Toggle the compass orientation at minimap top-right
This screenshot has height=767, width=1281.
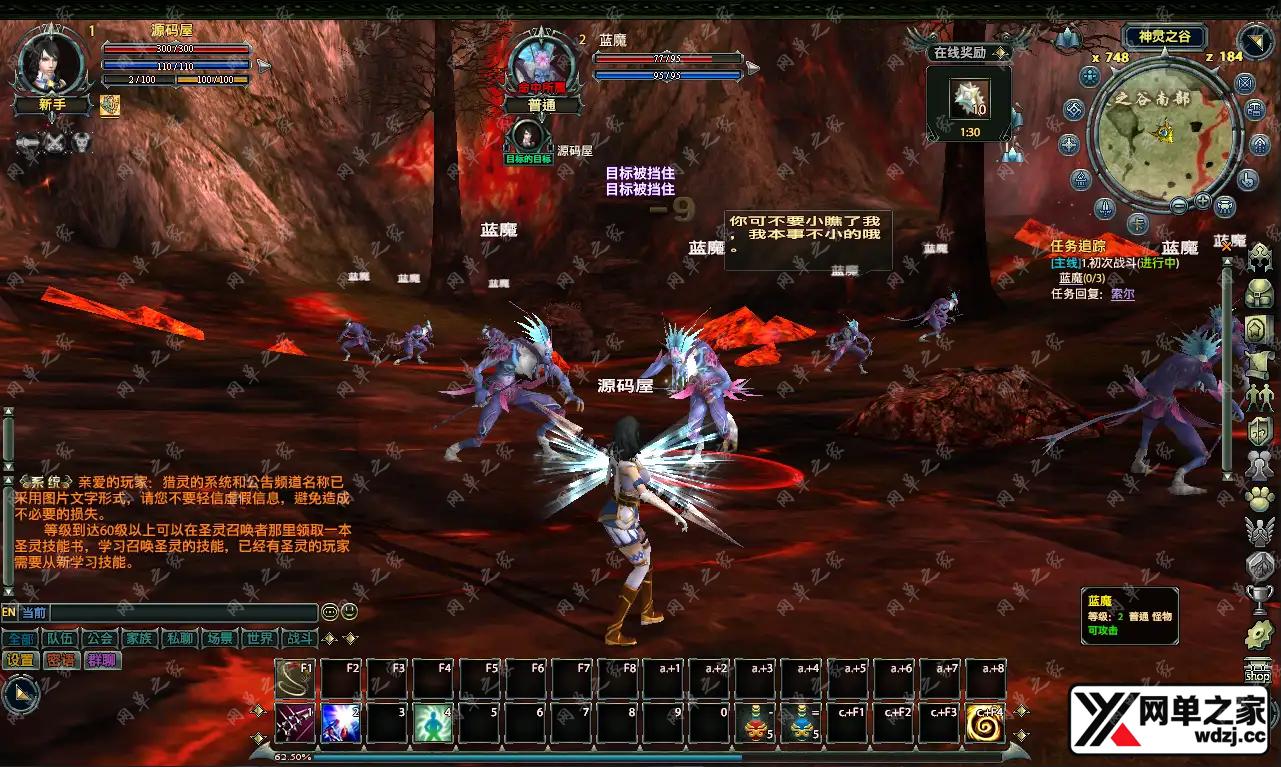pyautogui.click(x=1254, y=42)
